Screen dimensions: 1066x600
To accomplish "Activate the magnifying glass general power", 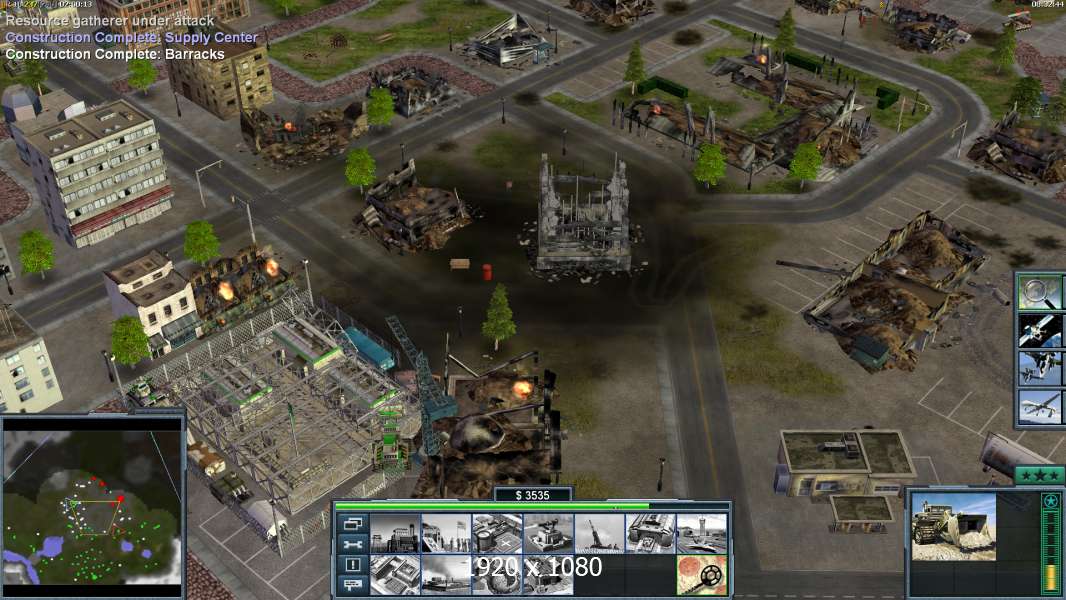I will click(x=1040, y=292).
